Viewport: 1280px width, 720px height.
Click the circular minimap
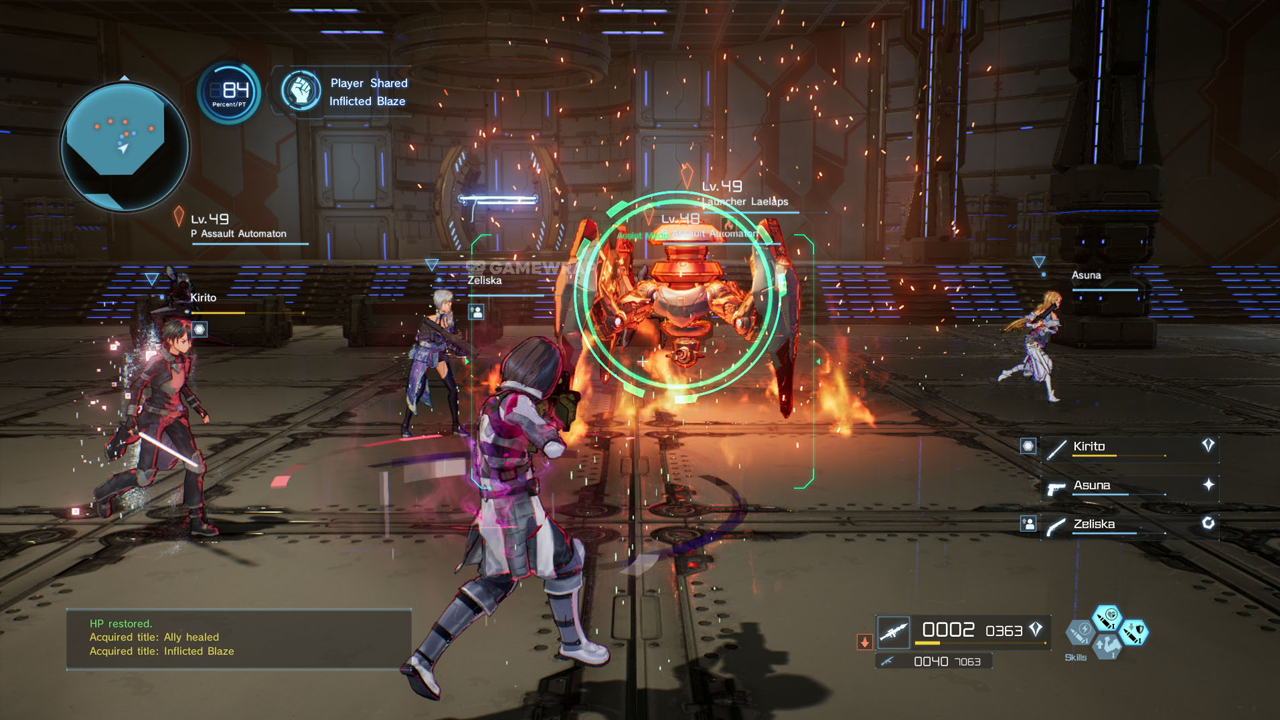[x=124, y=145]
